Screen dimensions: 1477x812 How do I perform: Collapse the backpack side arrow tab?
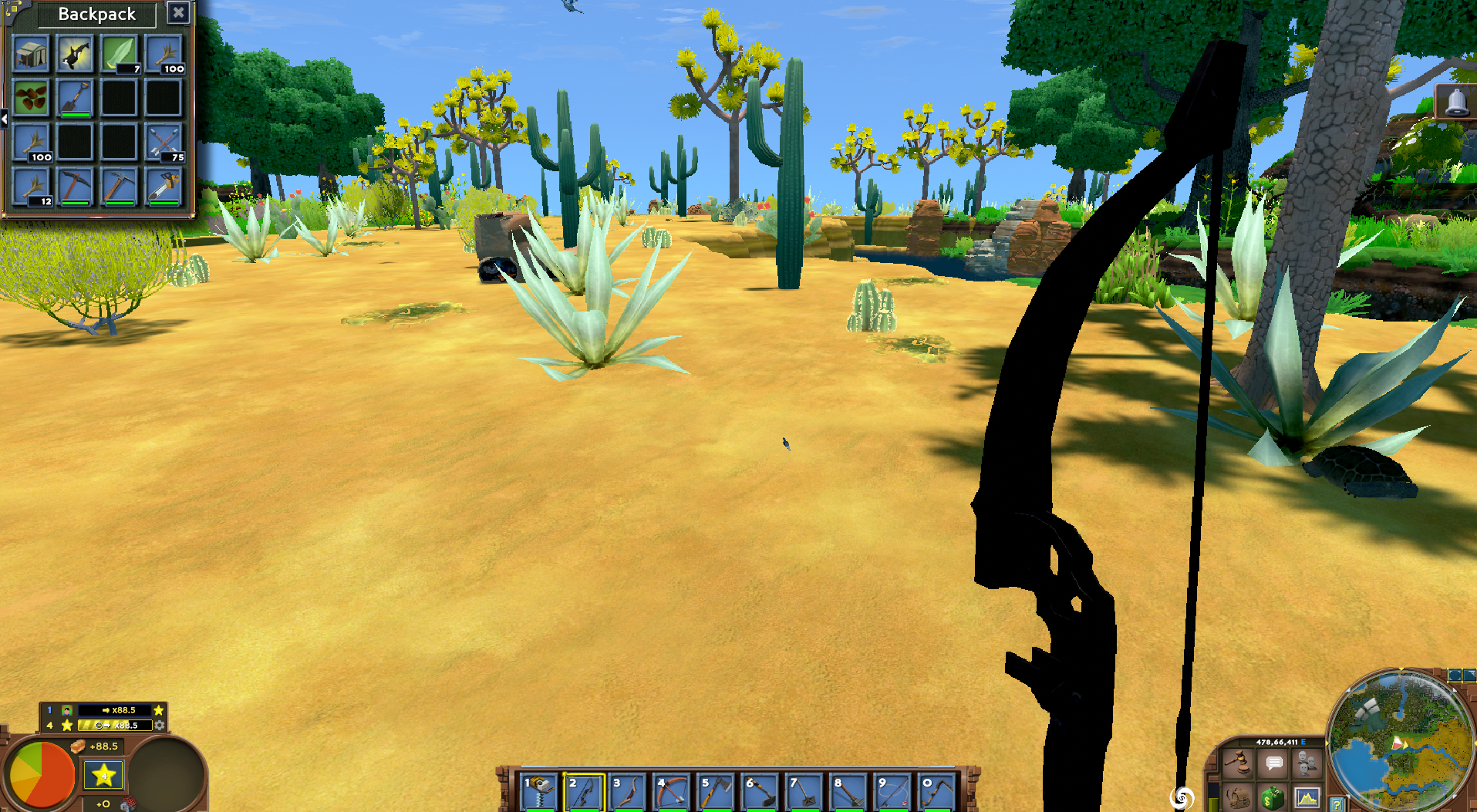coord(4,119)
